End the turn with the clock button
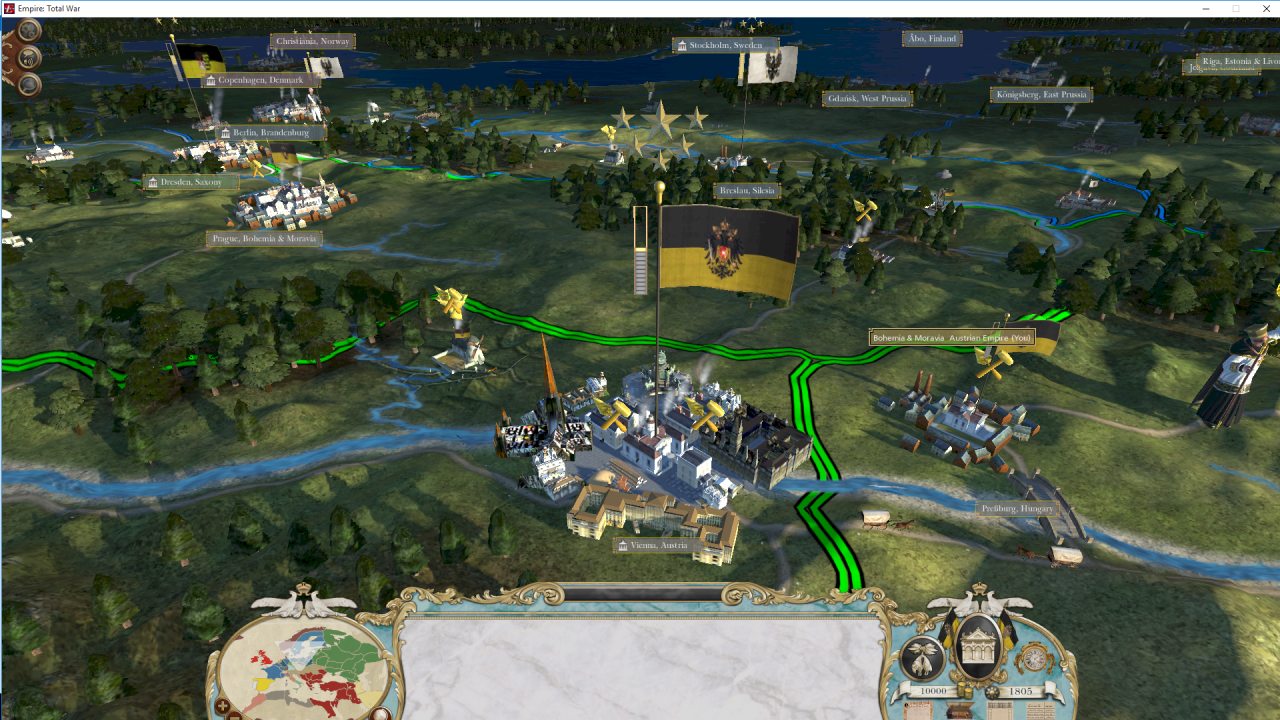Screen dimensions: 1280x720 [1034, 658]
